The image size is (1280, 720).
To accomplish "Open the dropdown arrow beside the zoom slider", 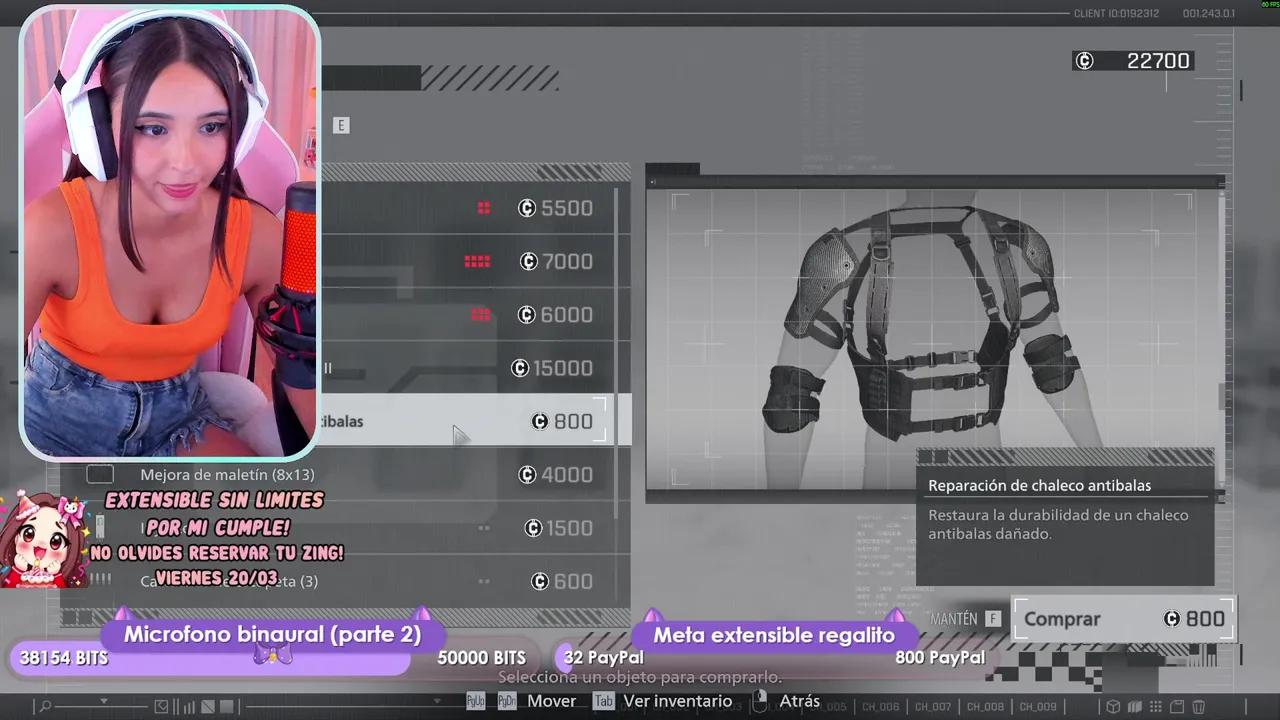I will coord(103,699).
